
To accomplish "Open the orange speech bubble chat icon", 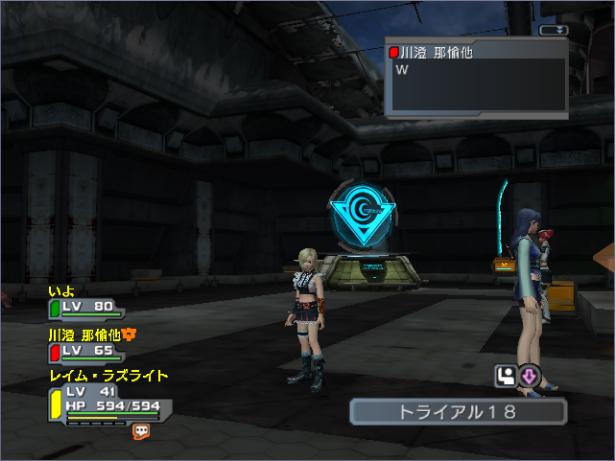I will pyautogui.click(x=141, y=431).
